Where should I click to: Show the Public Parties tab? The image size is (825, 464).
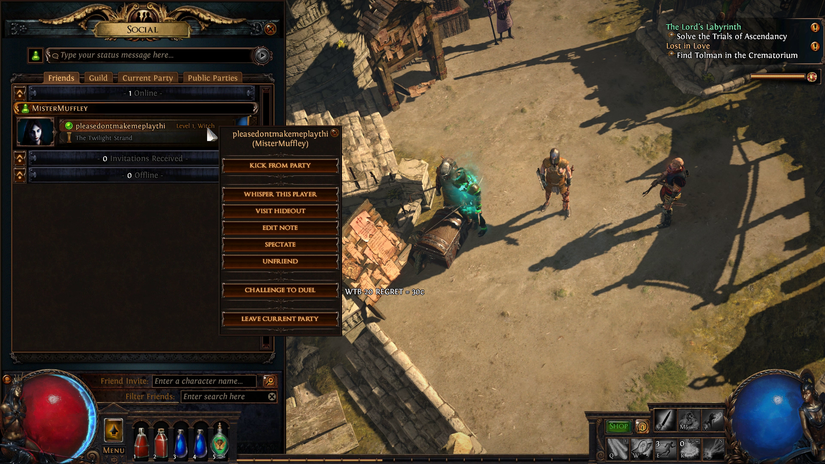click(212, 78)
